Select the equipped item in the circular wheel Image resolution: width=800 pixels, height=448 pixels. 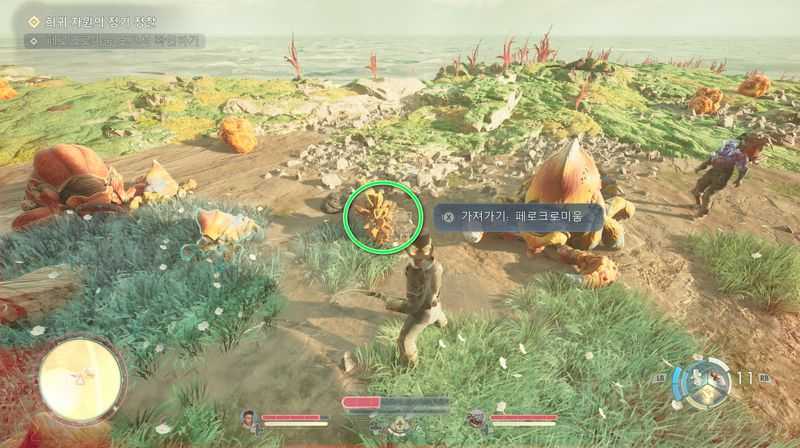pos(714,381)
